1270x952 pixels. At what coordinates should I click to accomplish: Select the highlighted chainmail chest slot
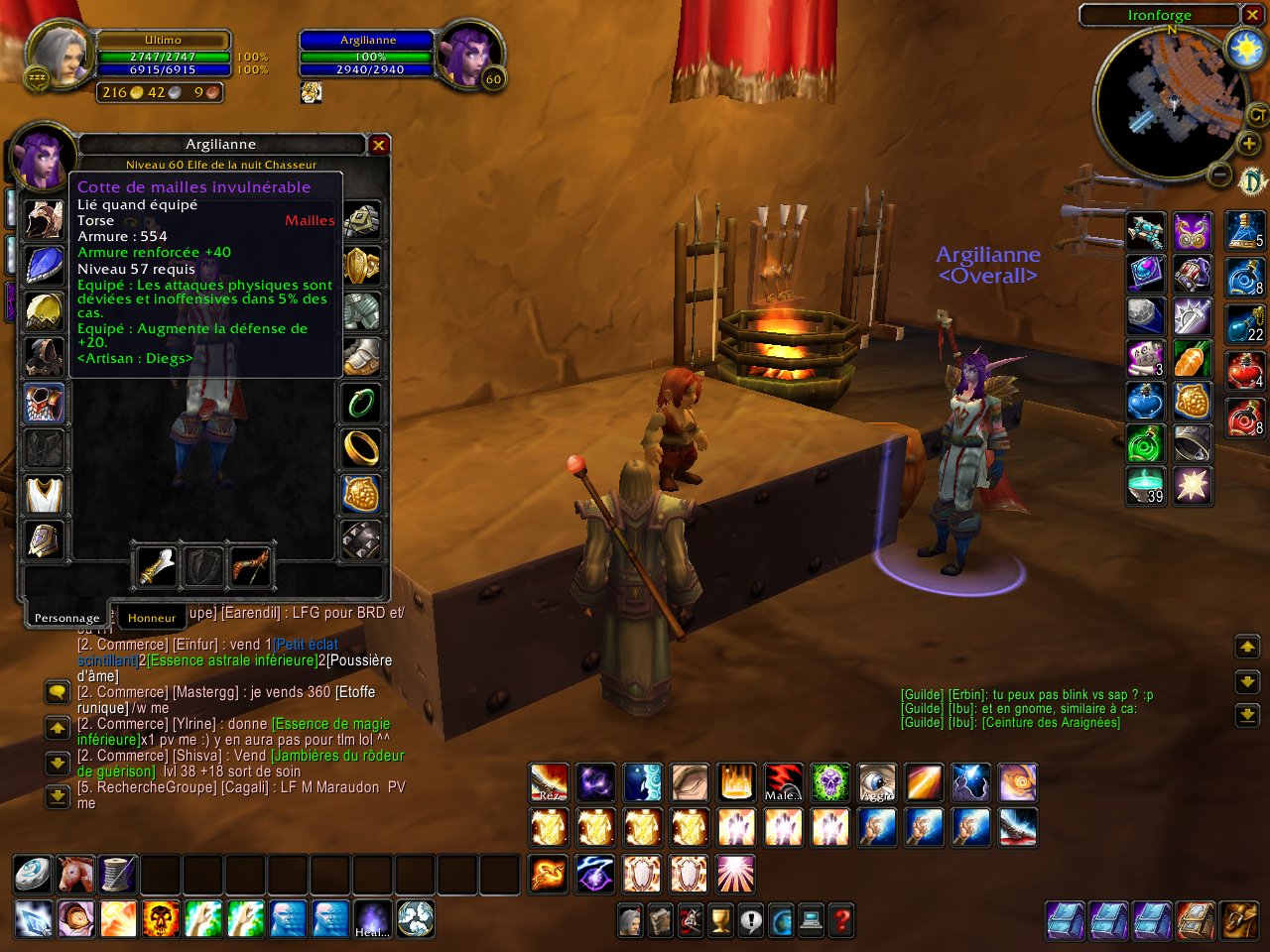(x=44, y=403)
